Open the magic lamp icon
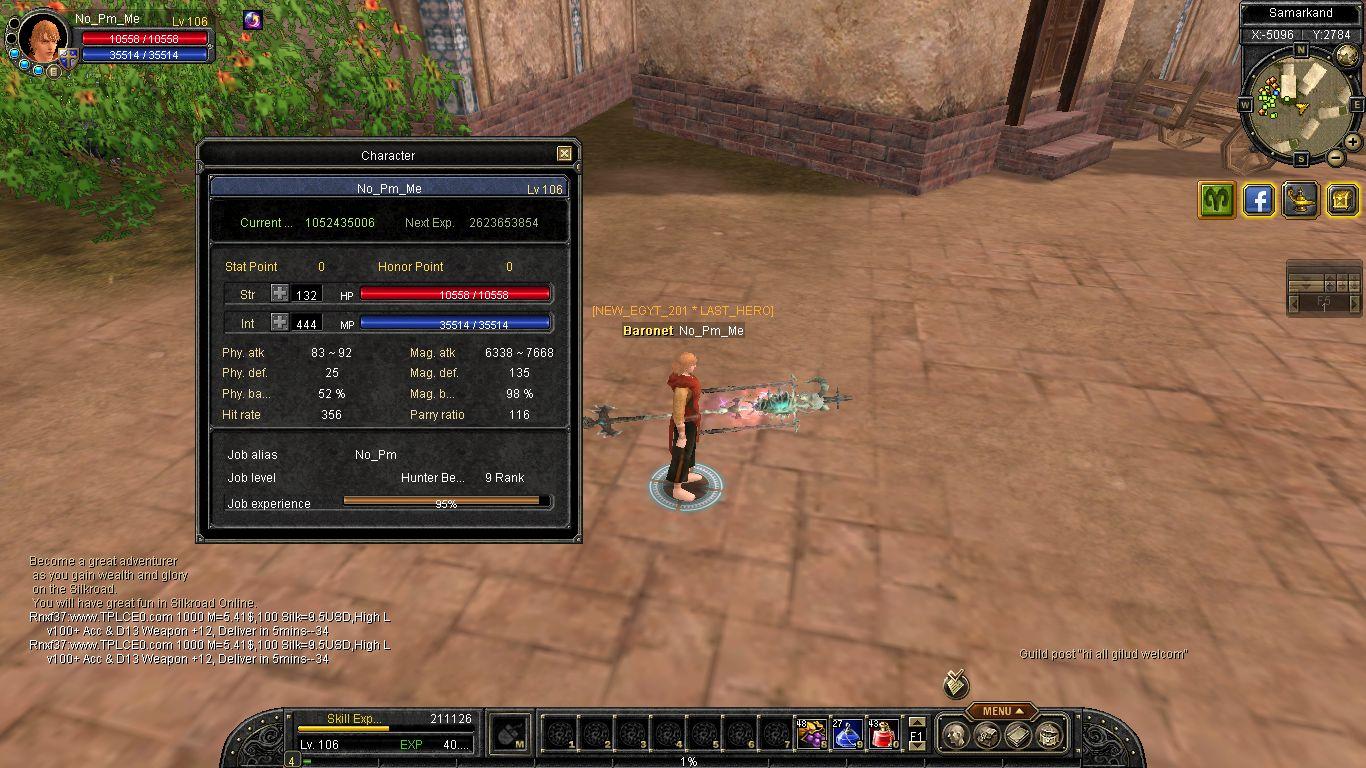This screenshot has width=1366, height=768. click(1301, 200)
